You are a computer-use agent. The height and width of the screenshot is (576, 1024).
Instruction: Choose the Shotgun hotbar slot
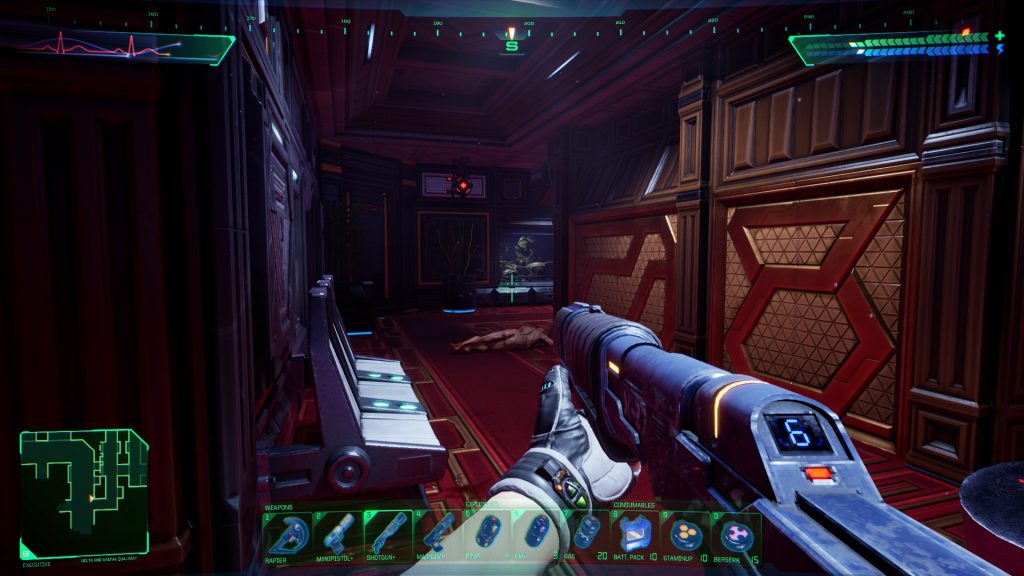coord(387,536)
